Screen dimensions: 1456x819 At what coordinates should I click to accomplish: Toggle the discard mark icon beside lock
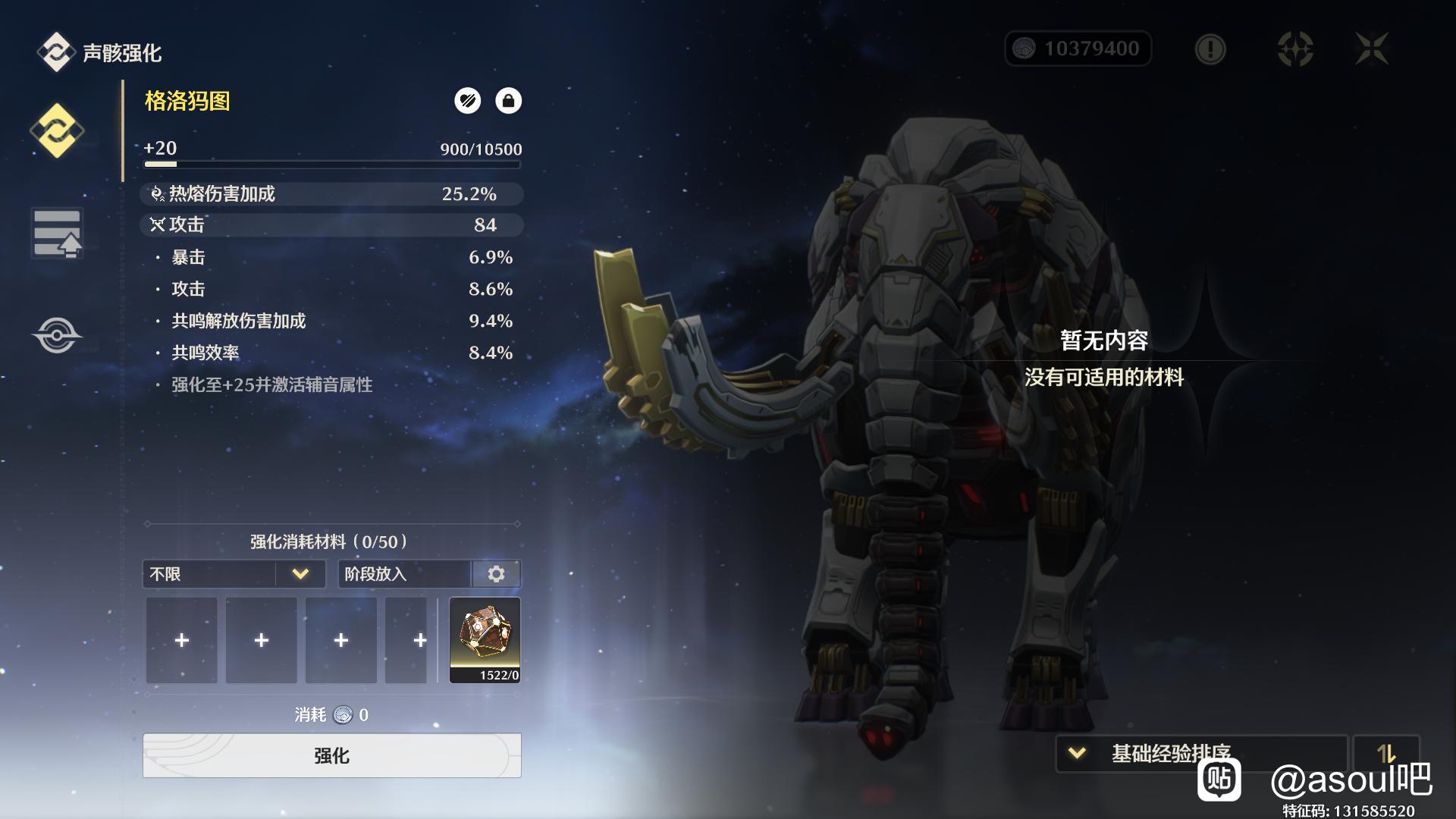click(467, 101)
